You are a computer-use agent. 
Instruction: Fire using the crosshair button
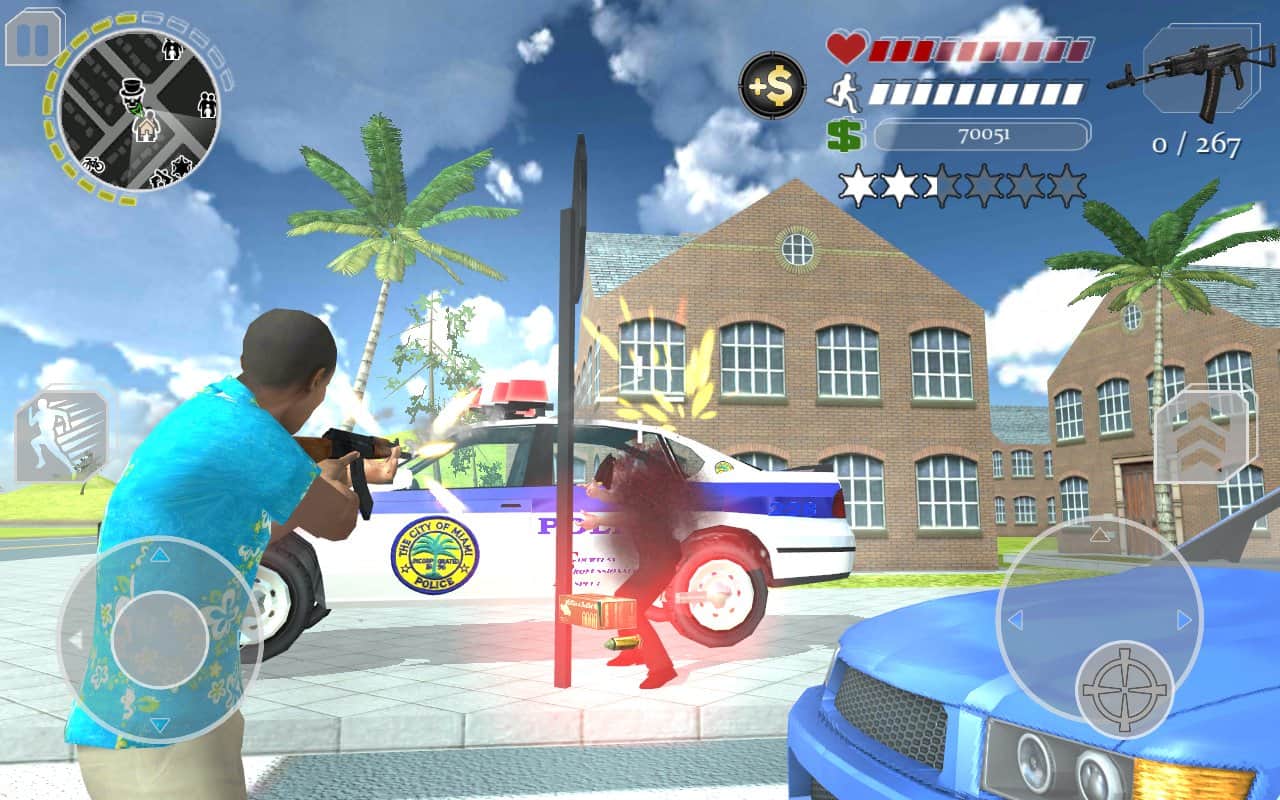1124,689
